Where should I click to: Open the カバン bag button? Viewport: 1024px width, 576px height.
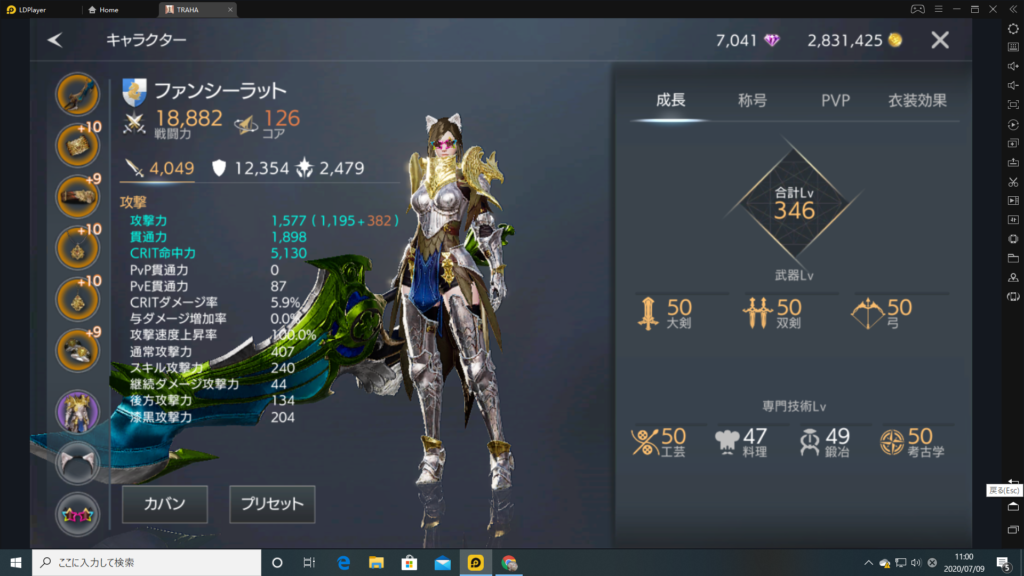[x=166, y=504]
